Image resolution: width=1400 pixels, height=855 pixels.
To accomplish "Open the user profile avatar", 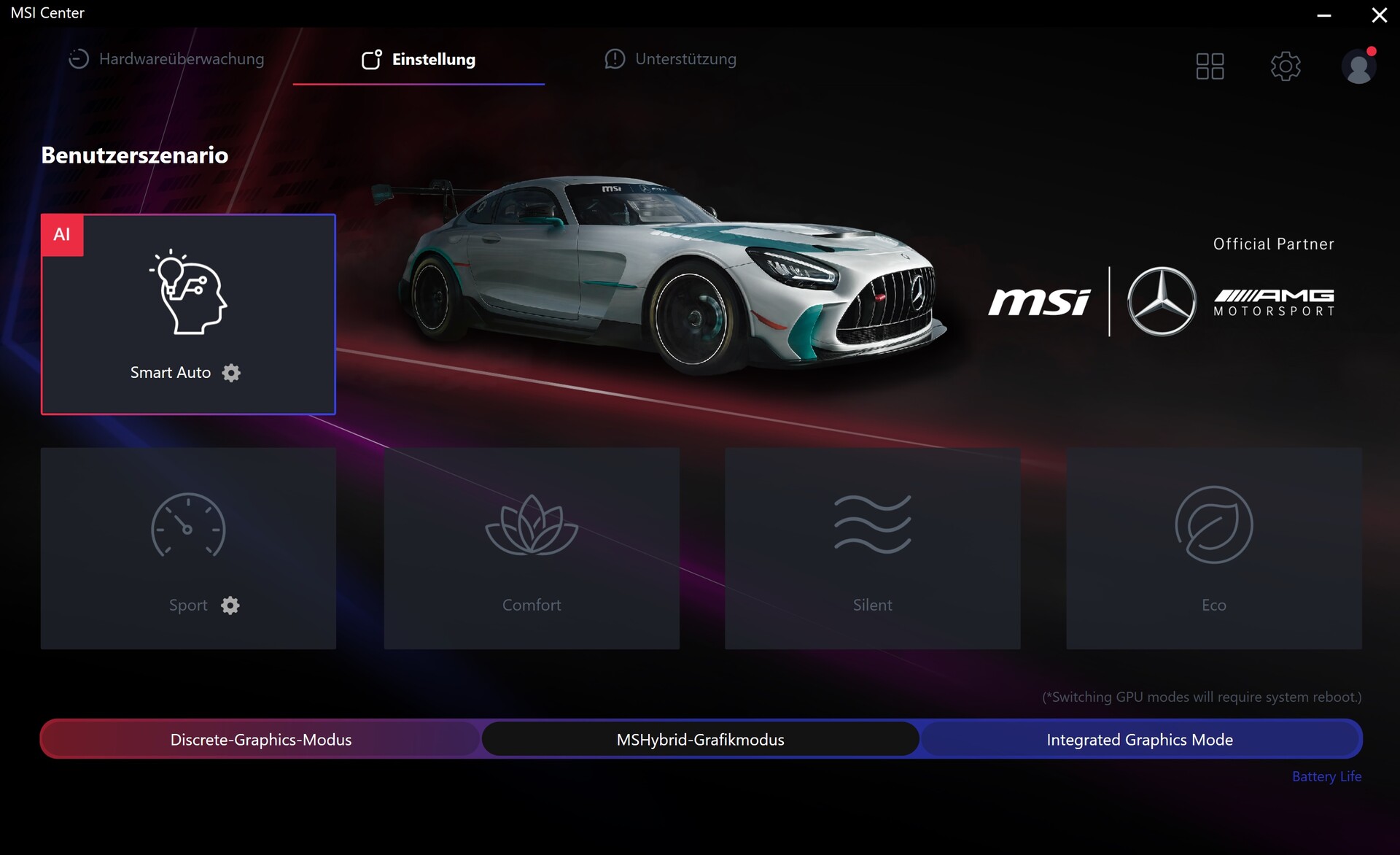I will click(1358, 66).
